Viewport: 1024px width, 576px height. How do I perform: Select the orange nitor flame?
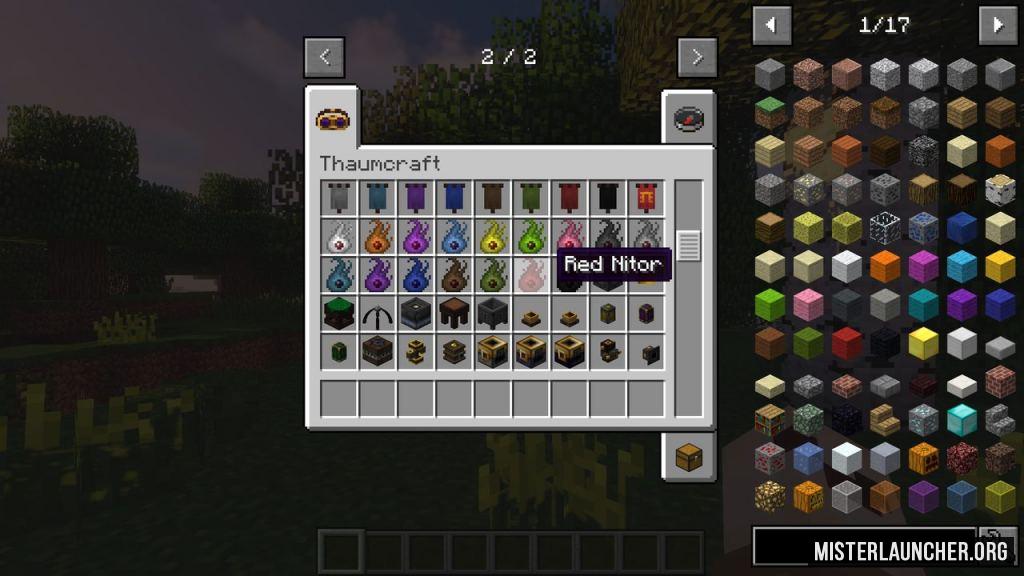pyautogui.click(x=377, y=236)
